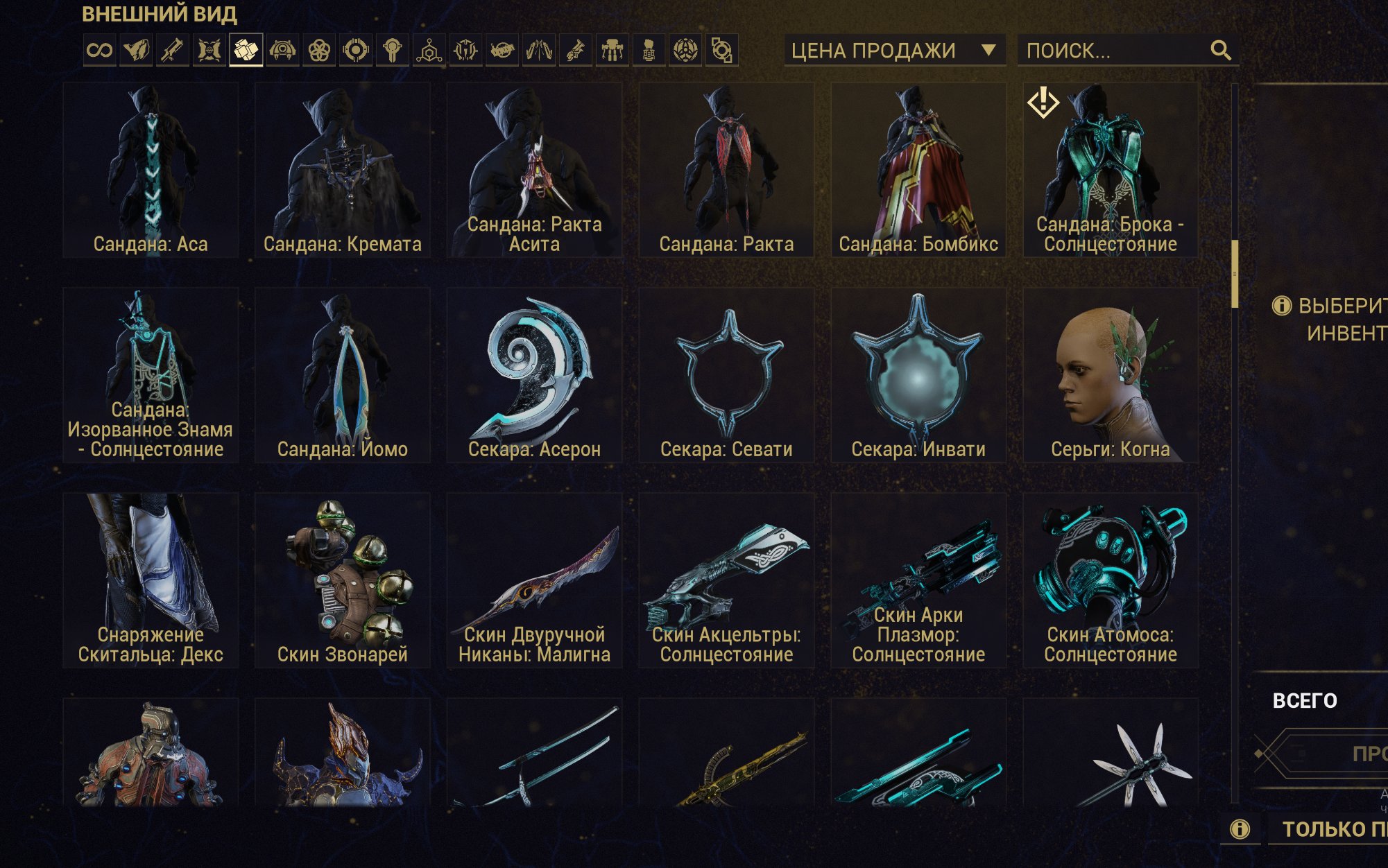This screenshot has height=868, width=1388.
Task: Choose Скин Двуручной Никаны: Малигна
Action: click(534, 581)
